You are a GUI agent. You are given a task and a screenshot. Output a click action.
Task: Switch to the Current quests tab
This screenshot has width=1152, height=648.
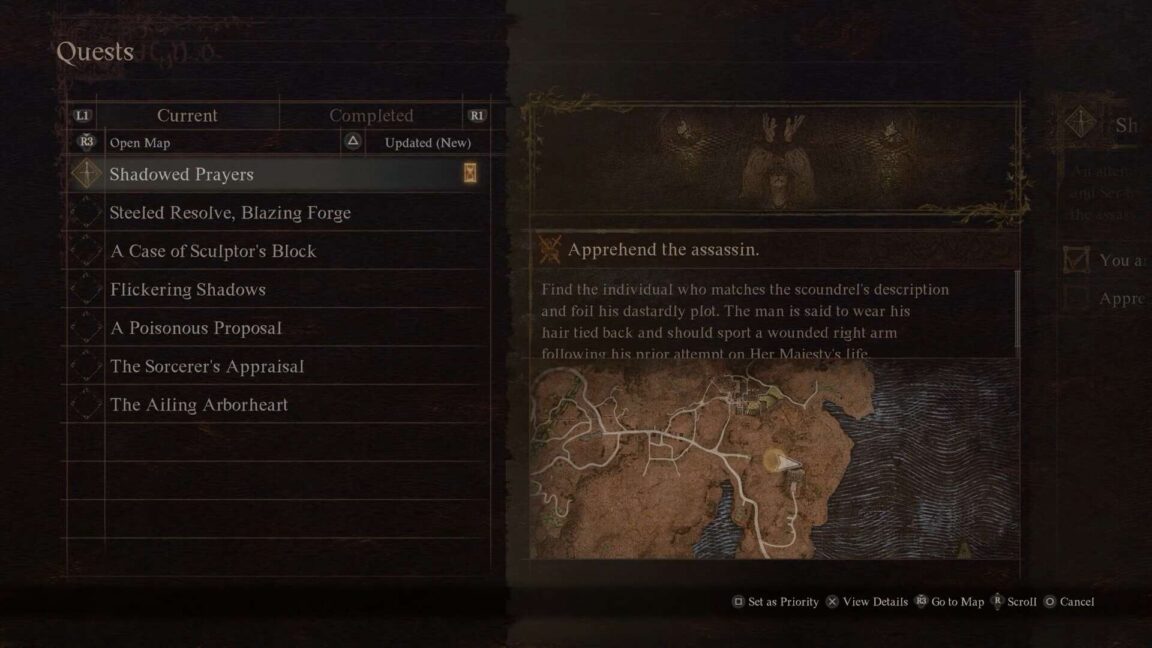187,116
